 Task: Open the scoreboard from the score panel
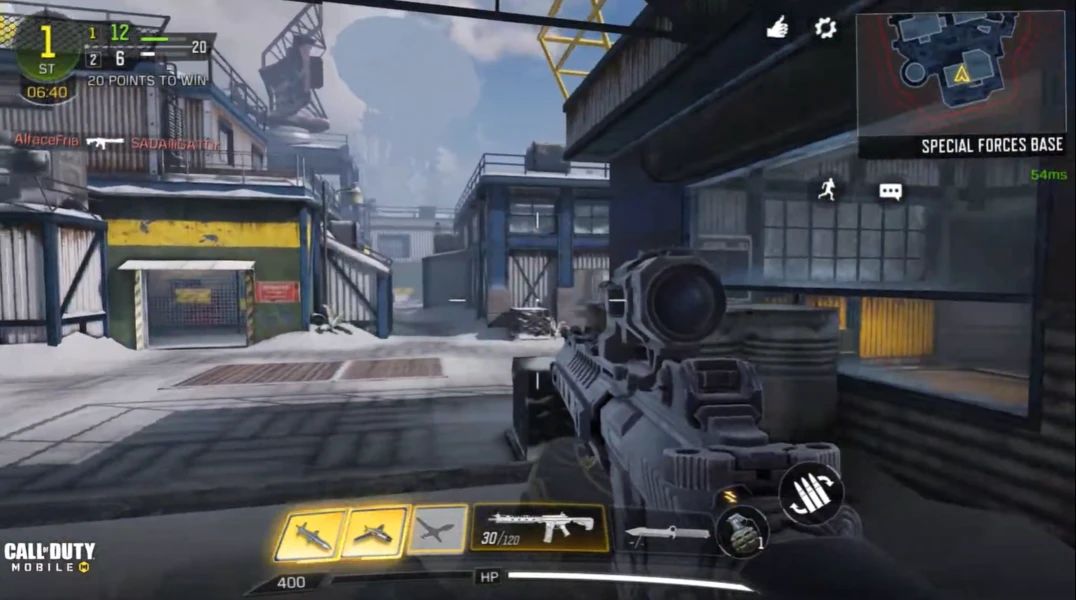click(x=110, y=45)
